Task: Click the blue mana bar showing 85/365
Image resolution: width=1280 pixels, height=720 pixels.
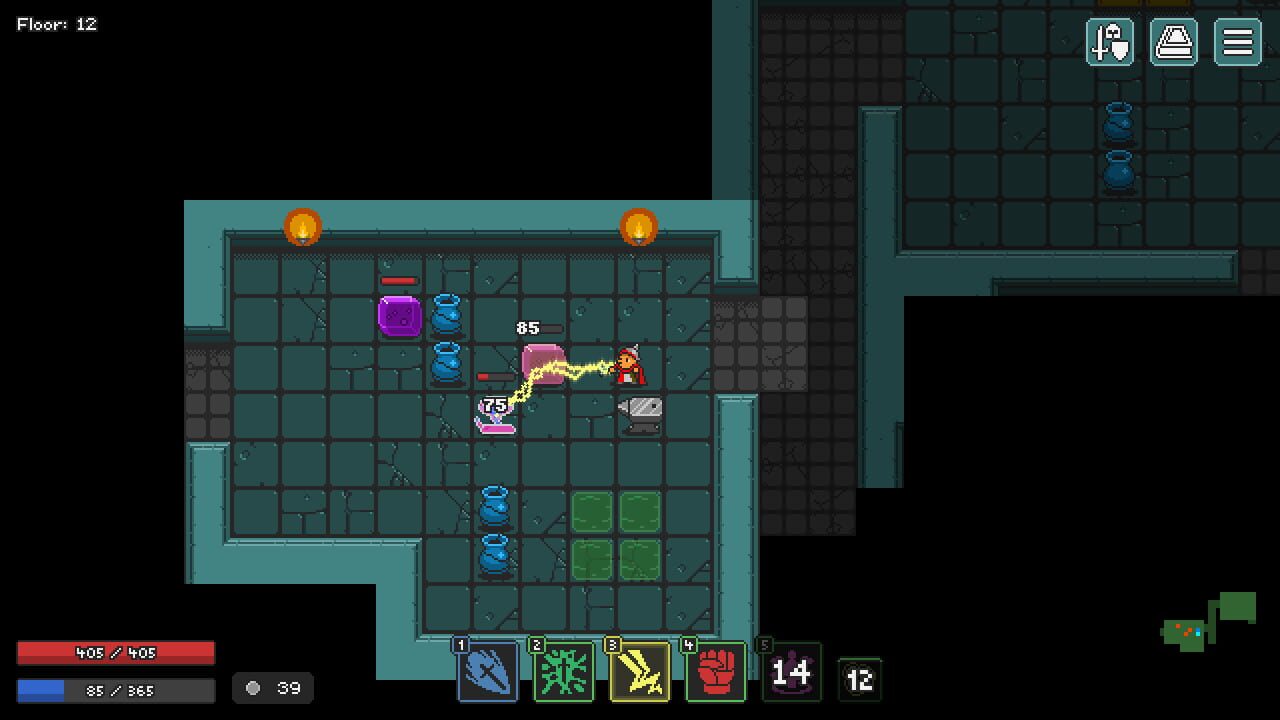Action: pos(115,688)
